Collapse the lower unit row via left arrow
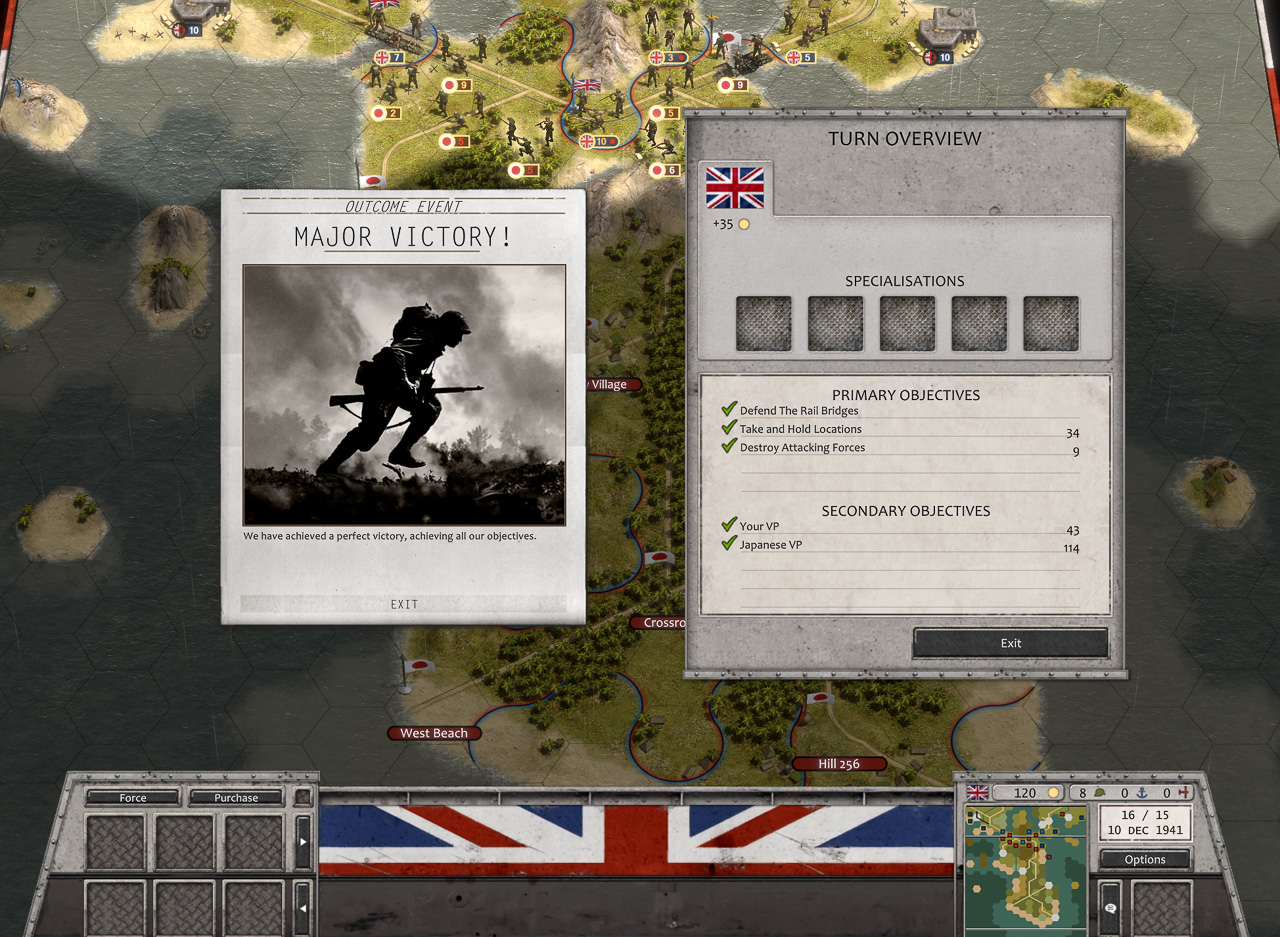 (x=303, y=908)
